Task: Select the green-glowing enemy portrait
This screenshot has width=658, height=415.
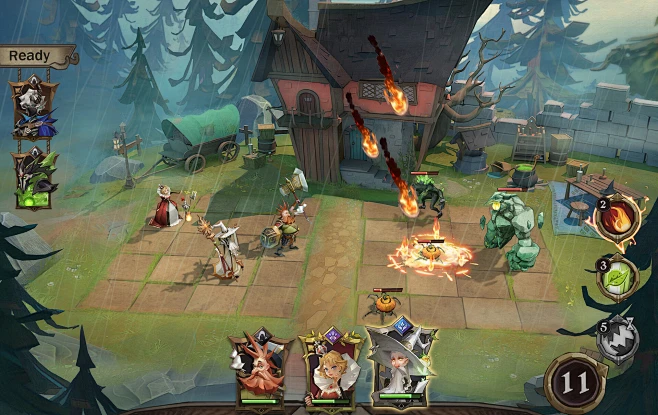Action: (33, 179)
